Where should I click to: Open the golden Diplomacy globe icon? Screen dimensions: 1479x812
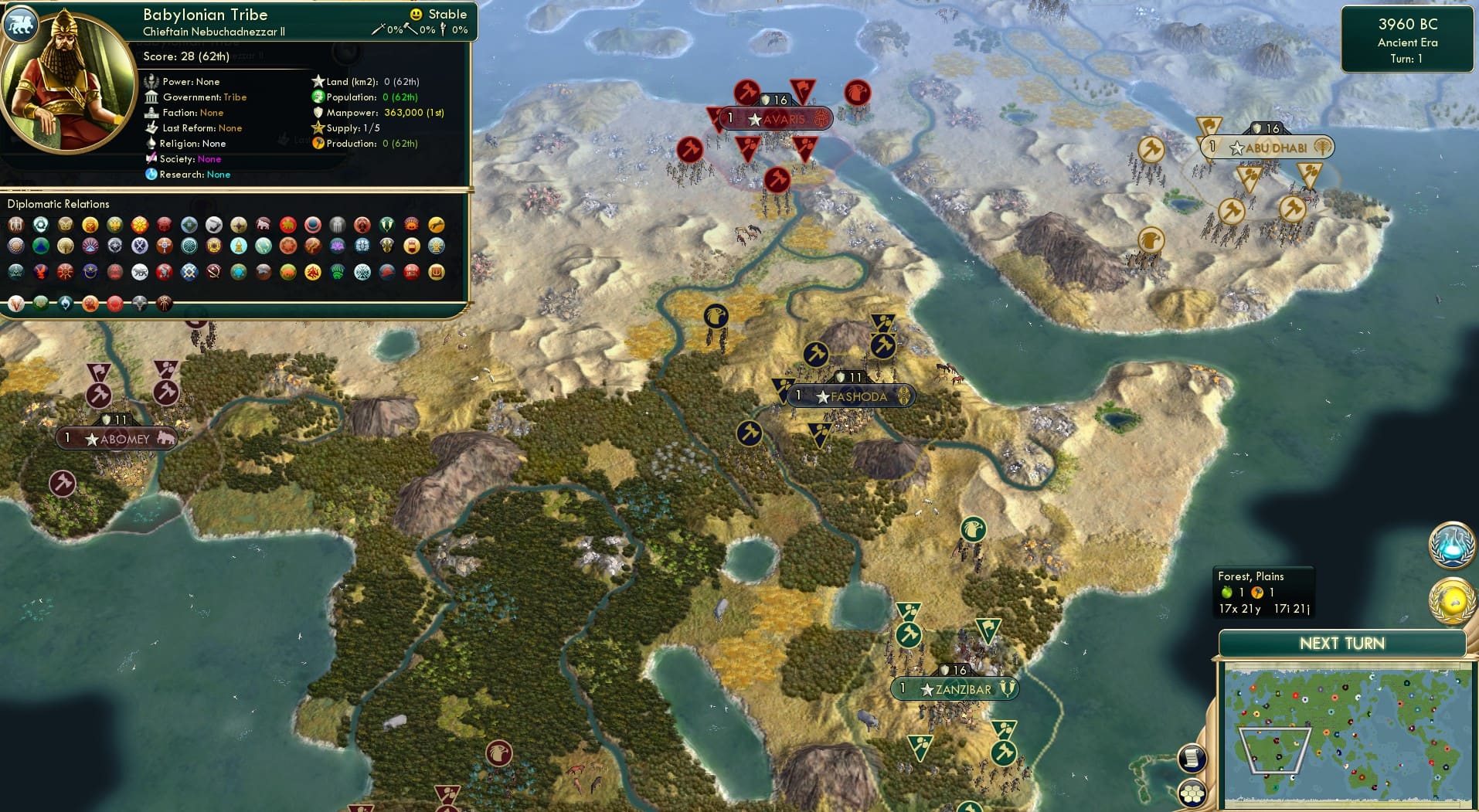coord(1453,598)
